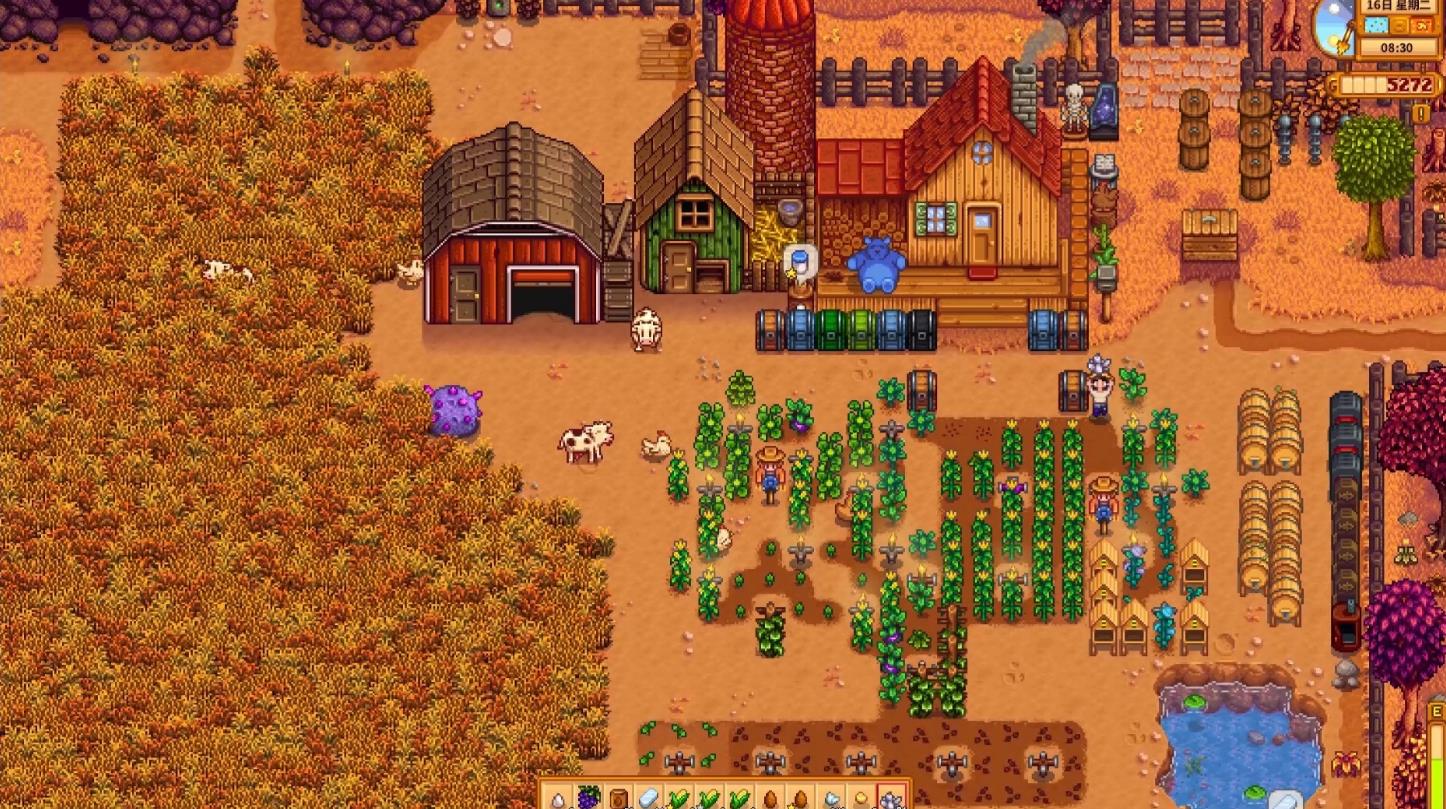Select the white egg hotbar slot
This screenshot has height=809, width=1446.
(x=558, y=798)
